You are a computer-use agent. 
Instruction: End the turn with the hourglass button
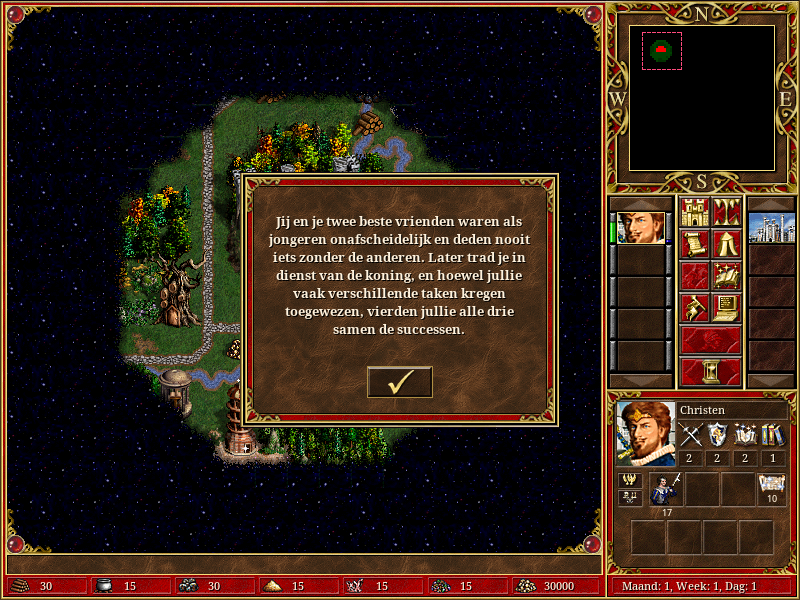pos(710,371)
